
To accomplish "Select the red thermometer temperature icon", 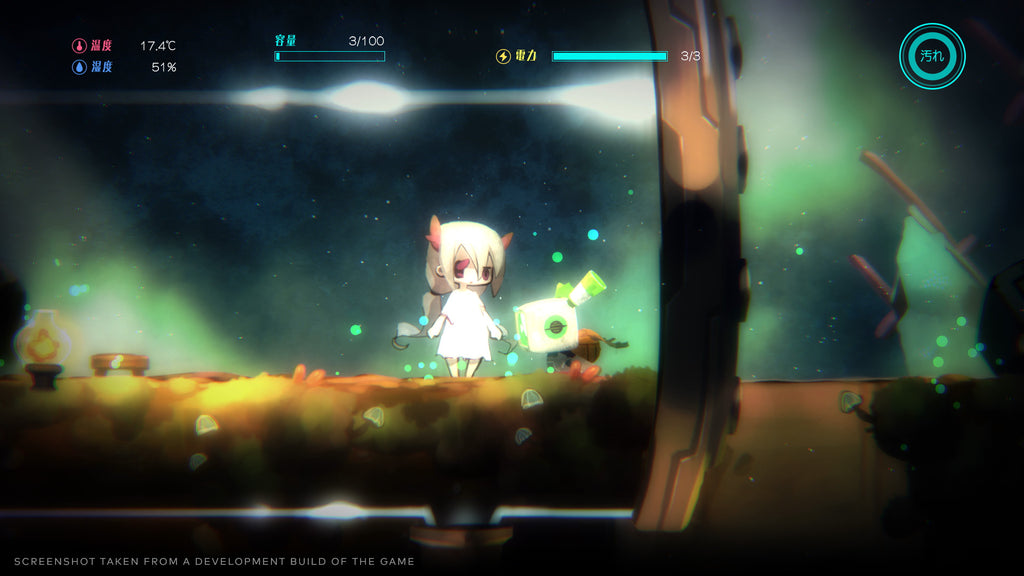I will tap(79, 46).
